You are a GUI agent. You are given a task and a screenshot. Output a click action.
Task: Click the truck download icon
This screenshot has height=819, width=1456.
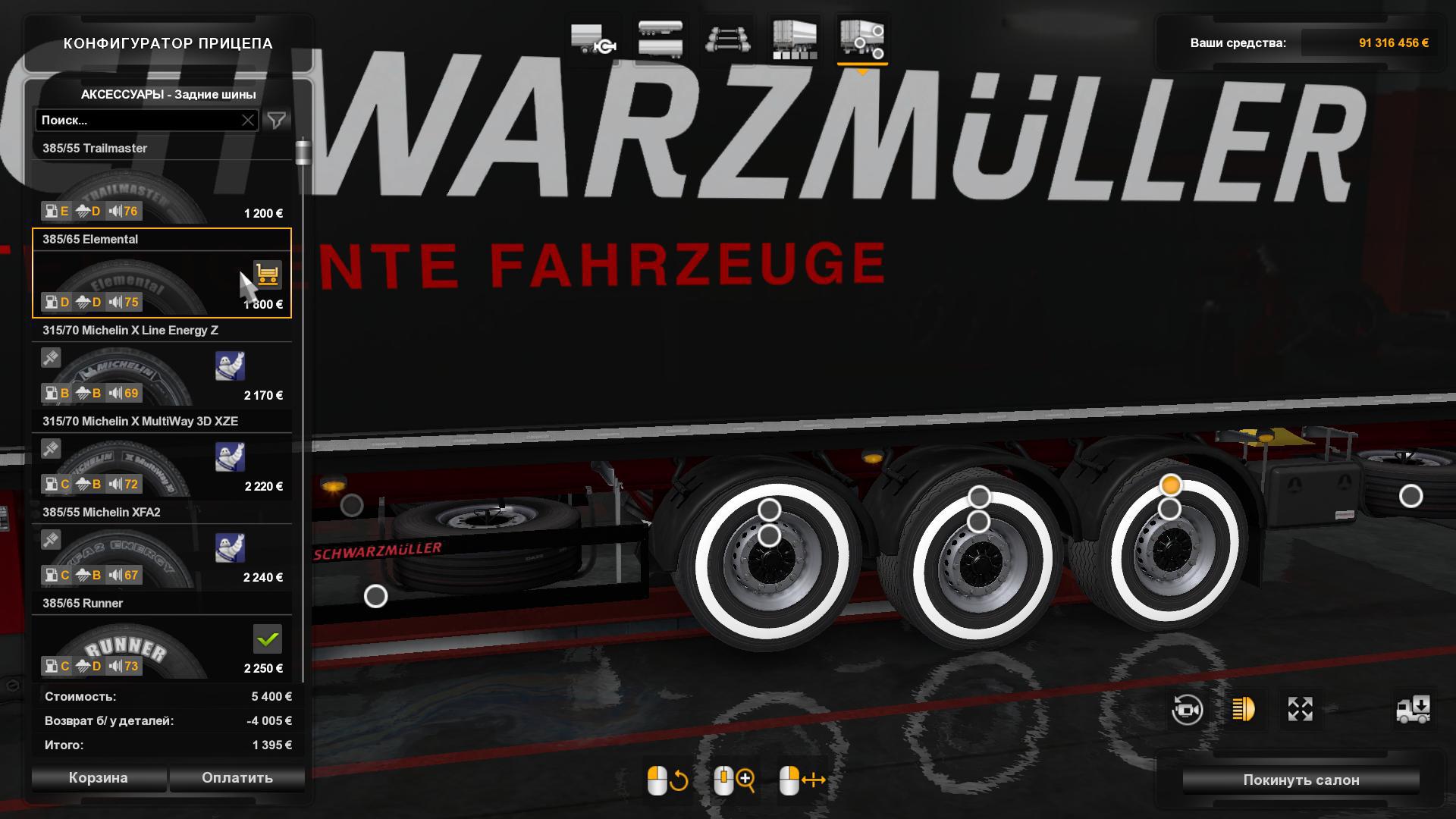pyautogui.click(x=1413, y=709)
